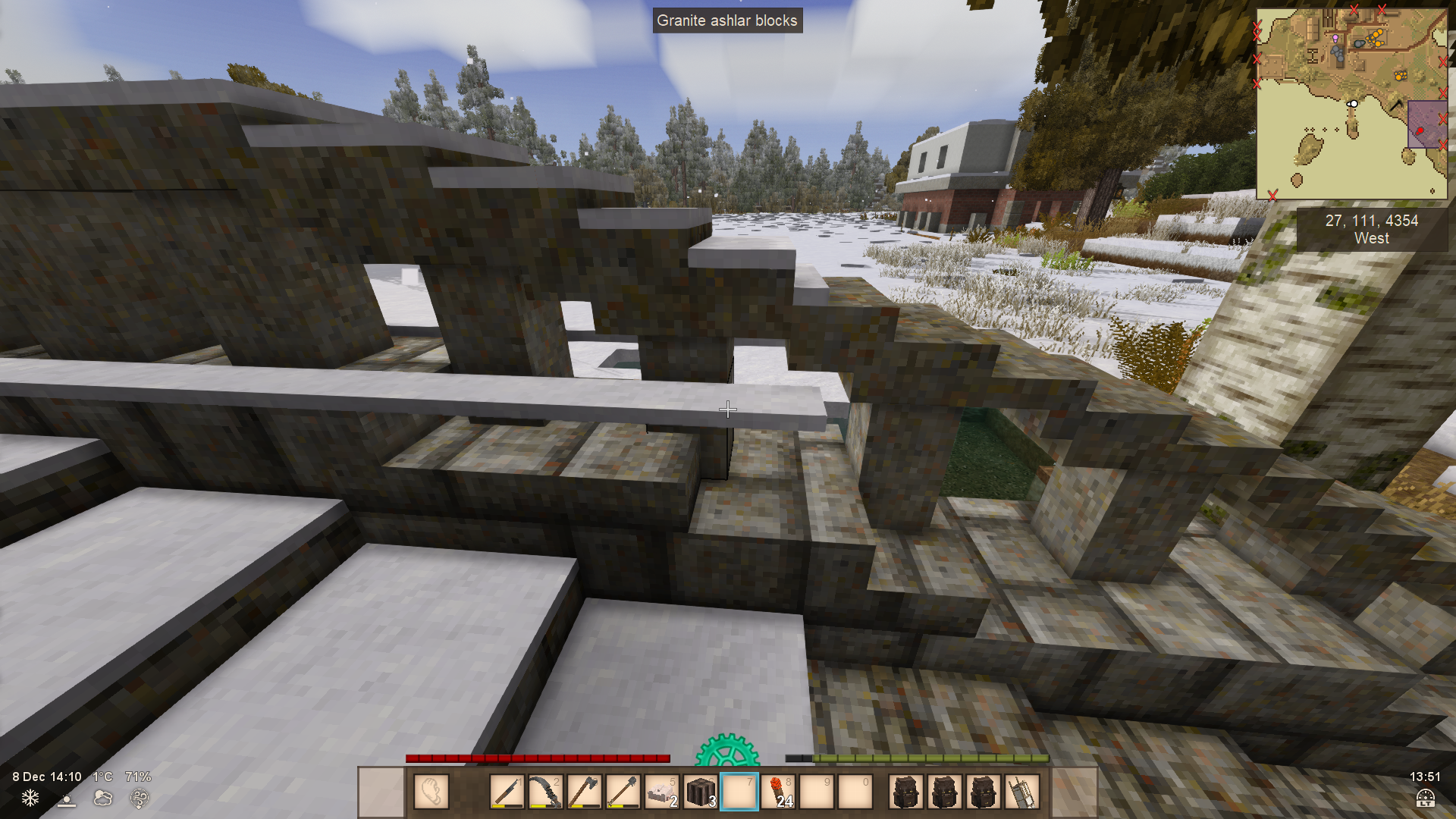This screenshot has width=1456, height=819.
Task: Open the ladder-shaped bag slot beside the backpacks
Action: [1021, 792]
